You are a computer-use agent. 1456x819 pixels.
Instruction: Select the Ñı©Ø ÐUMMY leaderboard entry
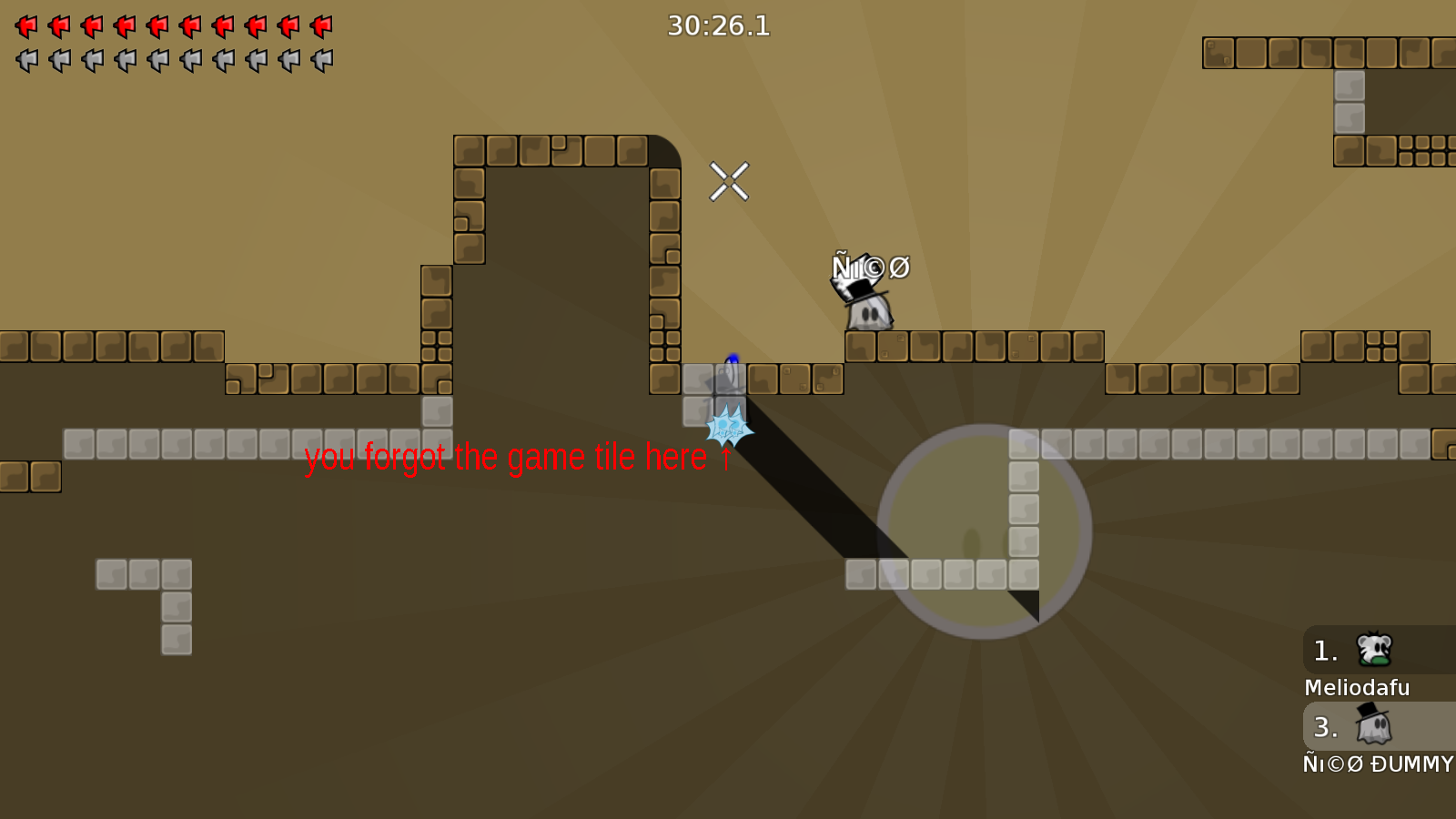[x=1377, y=764]
